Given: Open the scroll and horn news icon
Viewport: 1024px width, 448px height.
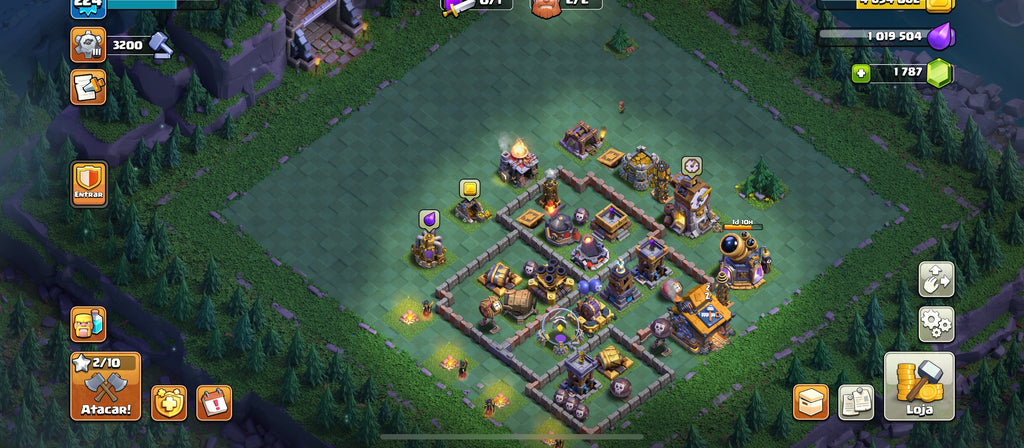Looking at the screenshot, I should [x=88, y=88].
